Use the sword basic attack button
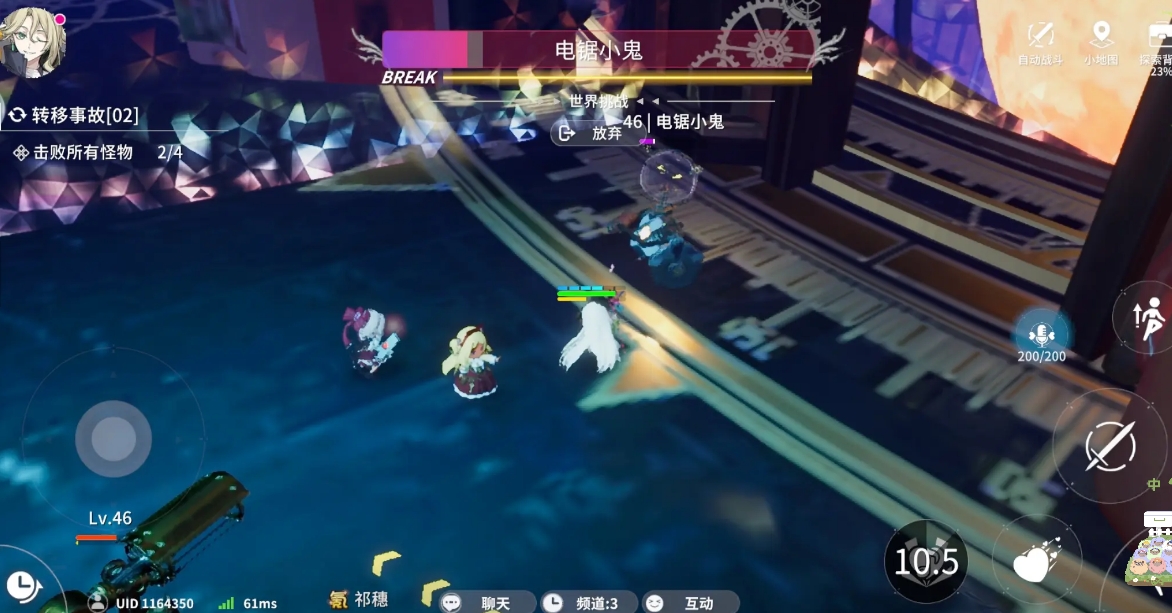Viewport: 1172px width, 613px height. tap(1110, 443)
